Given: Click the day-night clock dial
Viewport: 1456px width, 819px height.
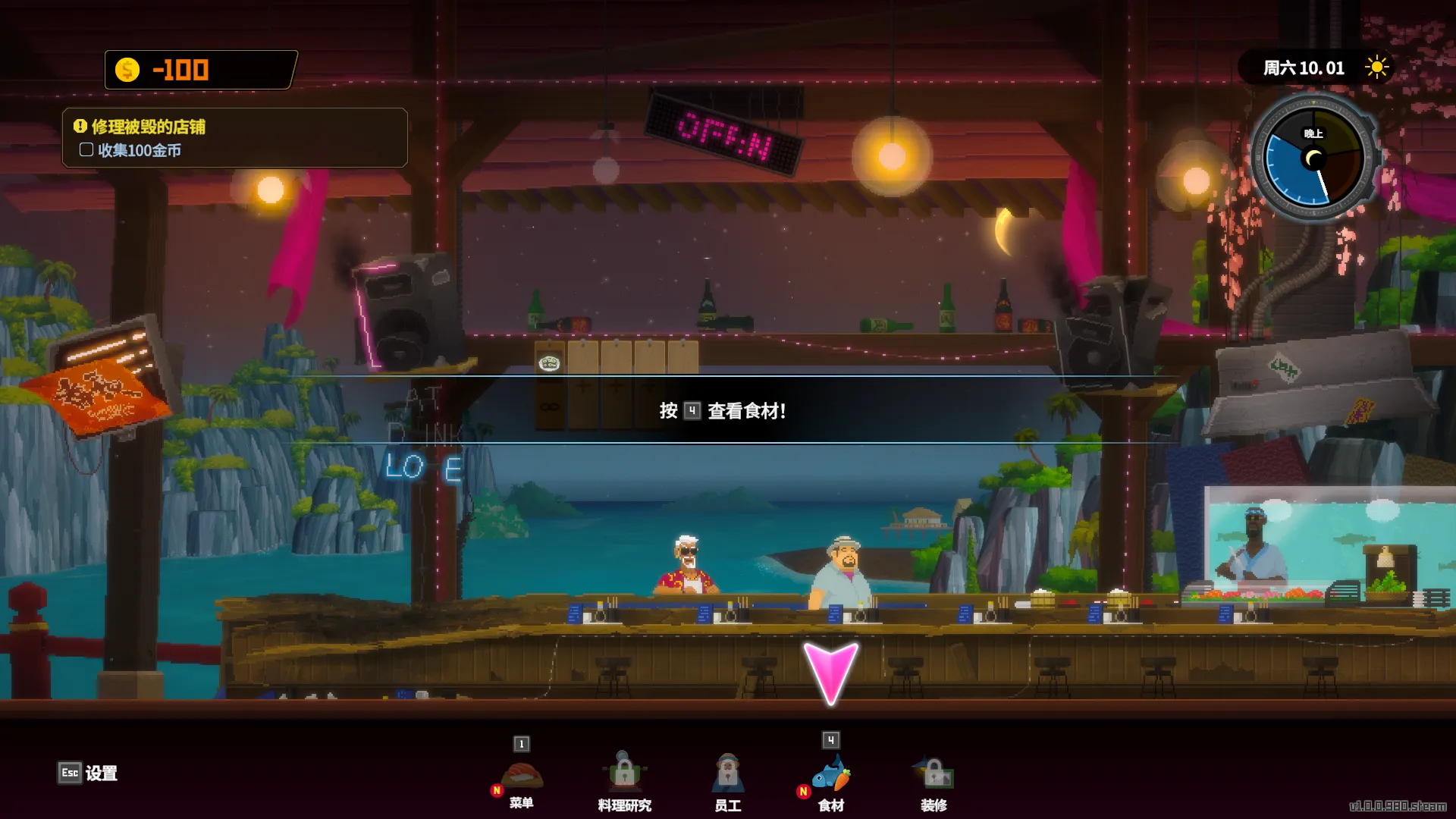Looking at the screenshot, I should pos(1313,158).
